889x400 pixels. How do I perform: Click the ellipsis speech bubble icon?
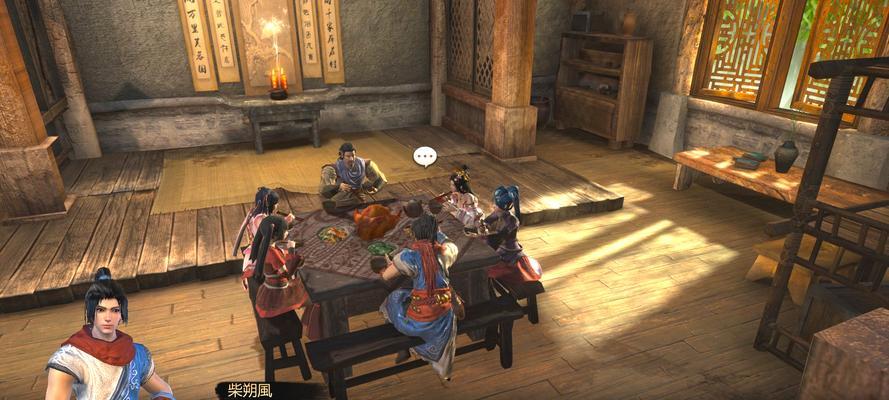pos(426,156)
